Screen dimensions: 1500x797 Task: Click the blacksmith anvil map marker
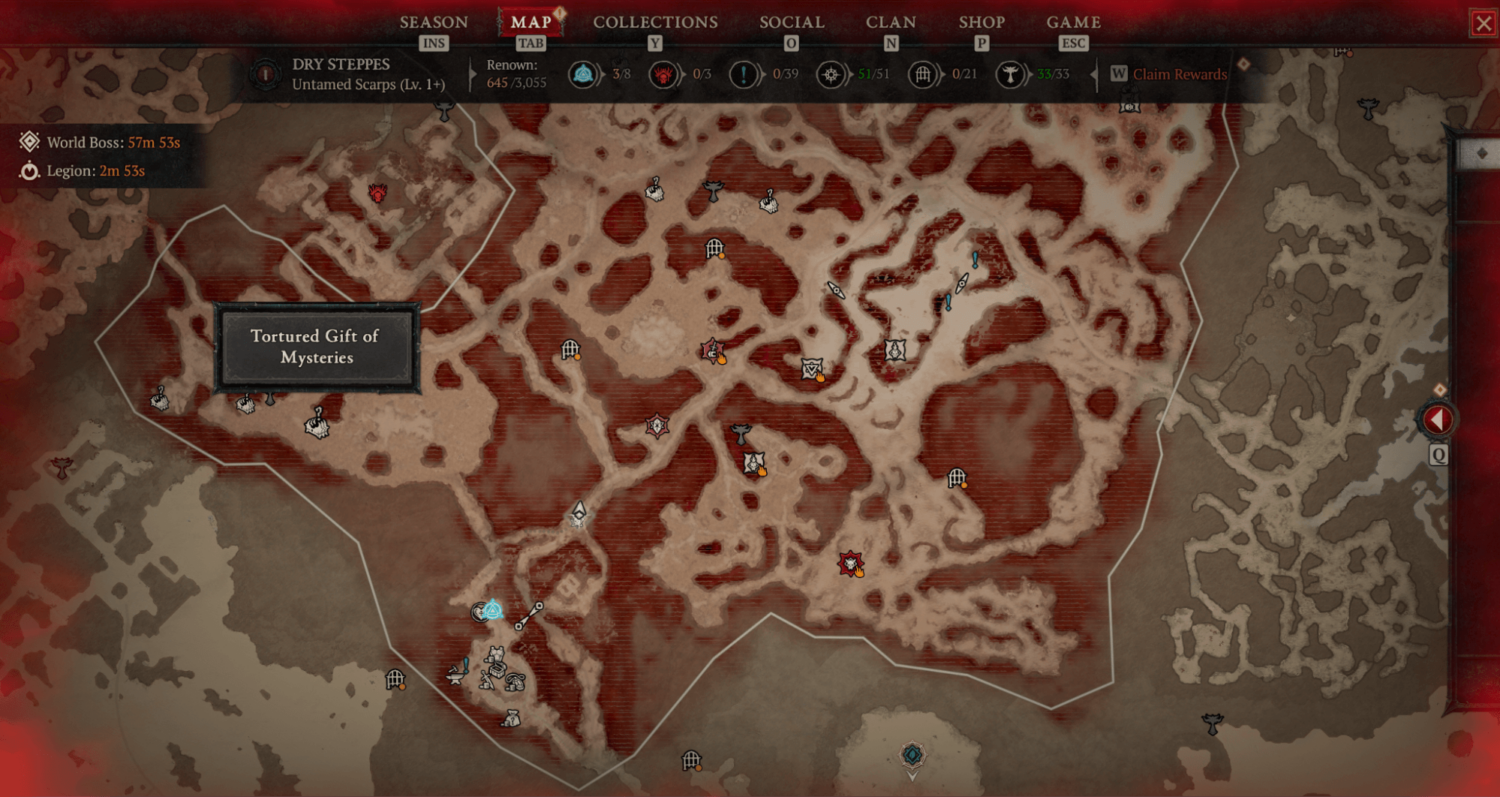tap(456, 676)
